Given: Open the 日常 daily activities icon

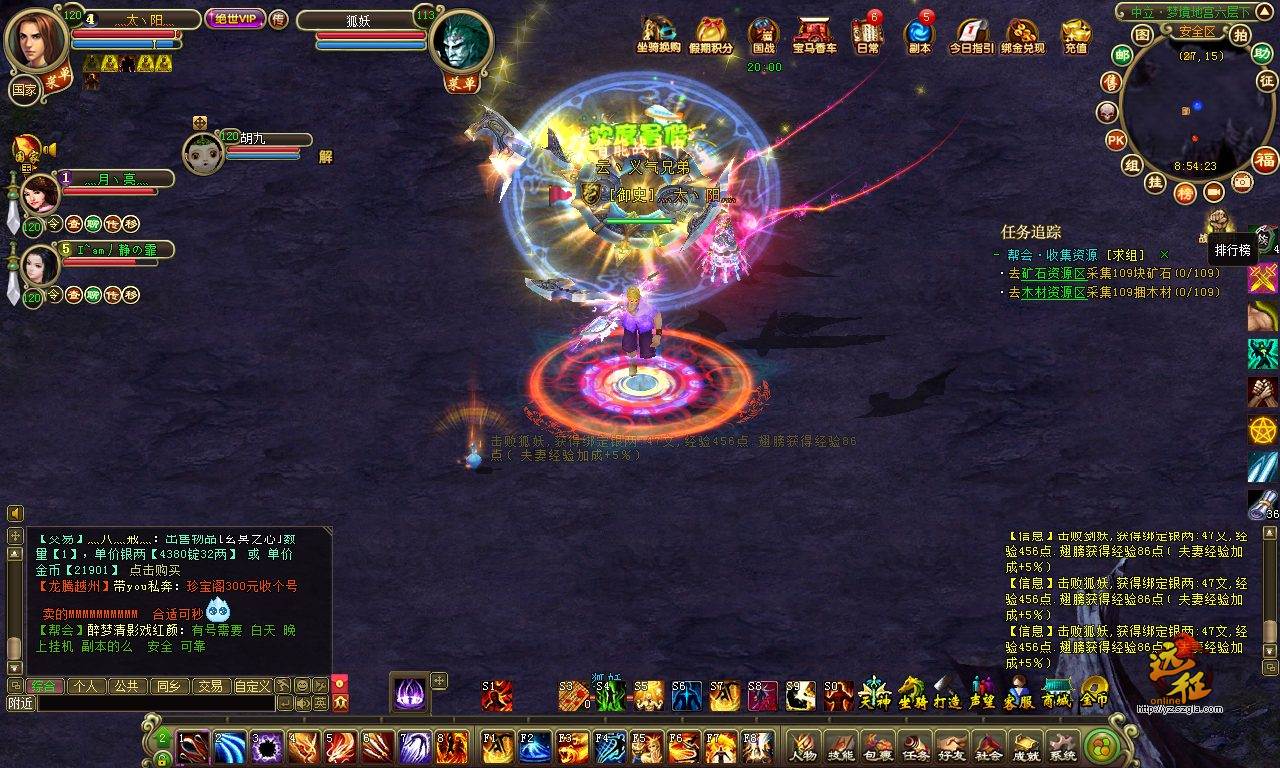Looking at the screenshot, I should pos(867,35).
